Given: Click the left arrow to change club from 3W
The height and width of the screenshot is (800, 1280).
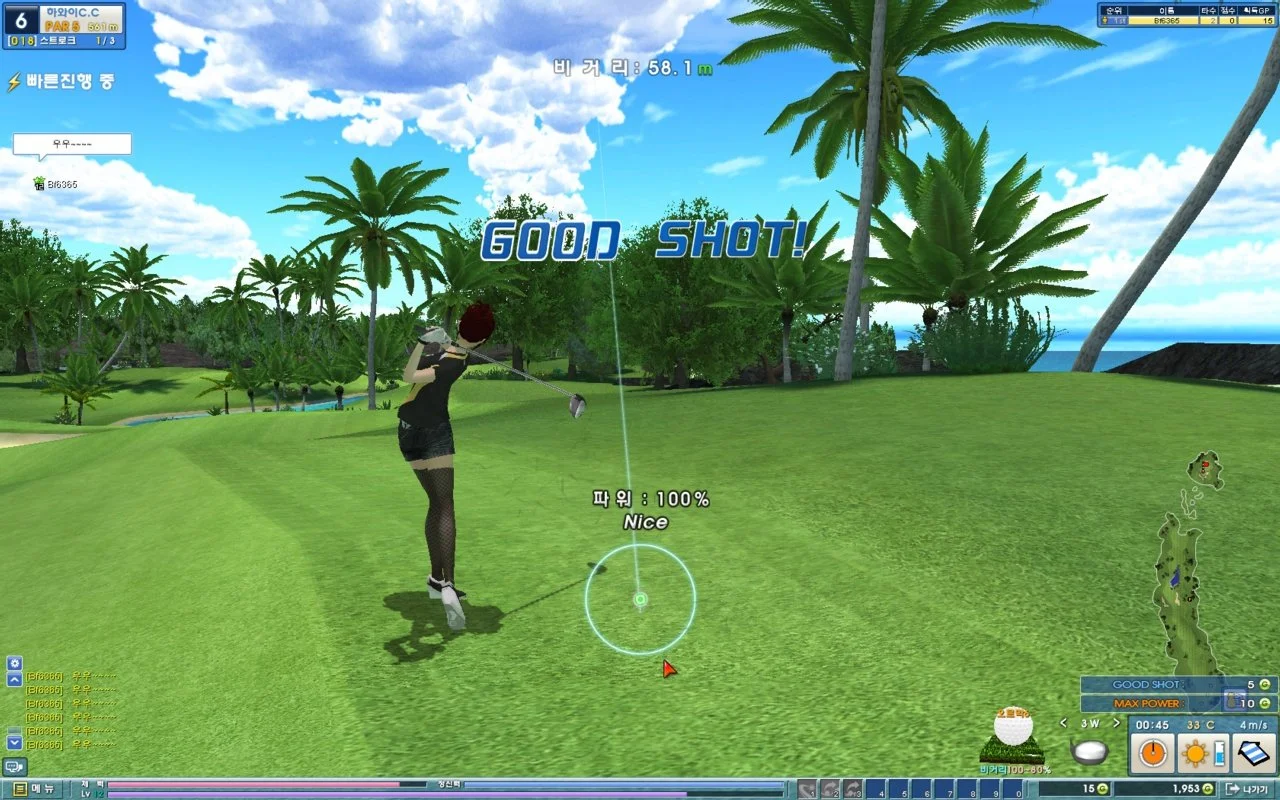Looking at the screenshot, I should [1063, 724].
